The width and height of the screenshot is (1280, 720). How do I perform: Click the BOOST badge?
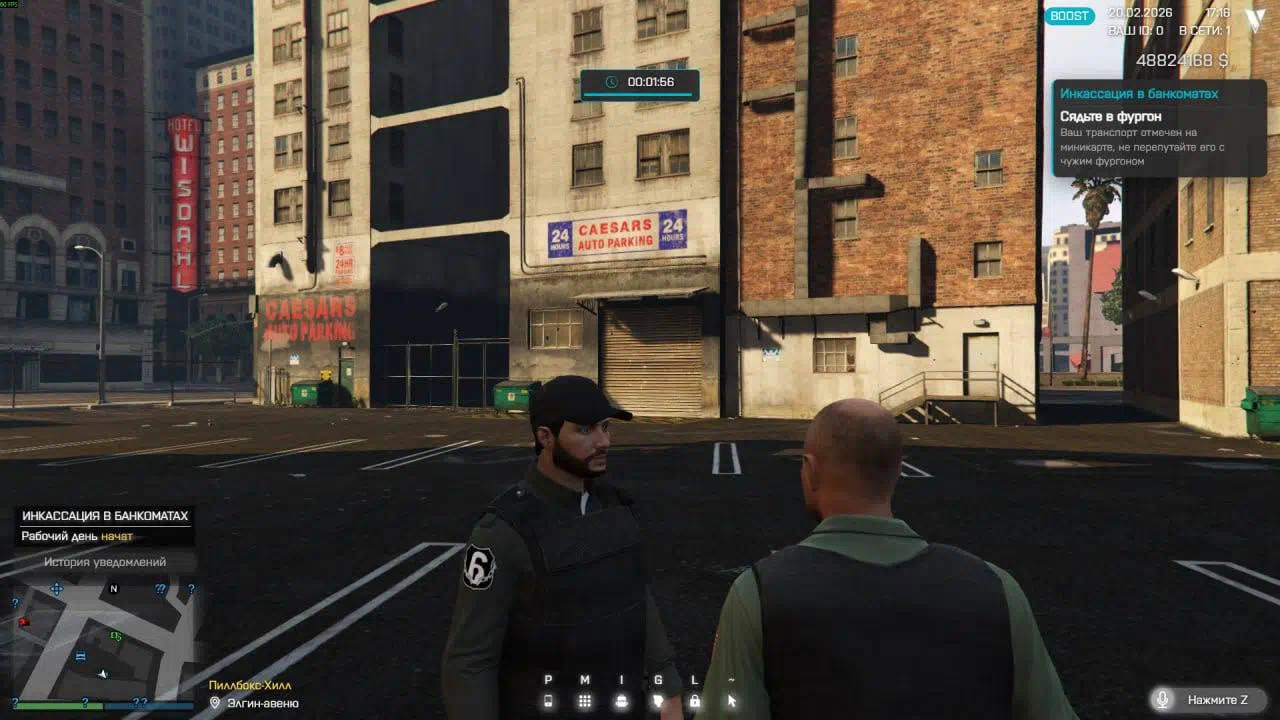(1069, 16)
